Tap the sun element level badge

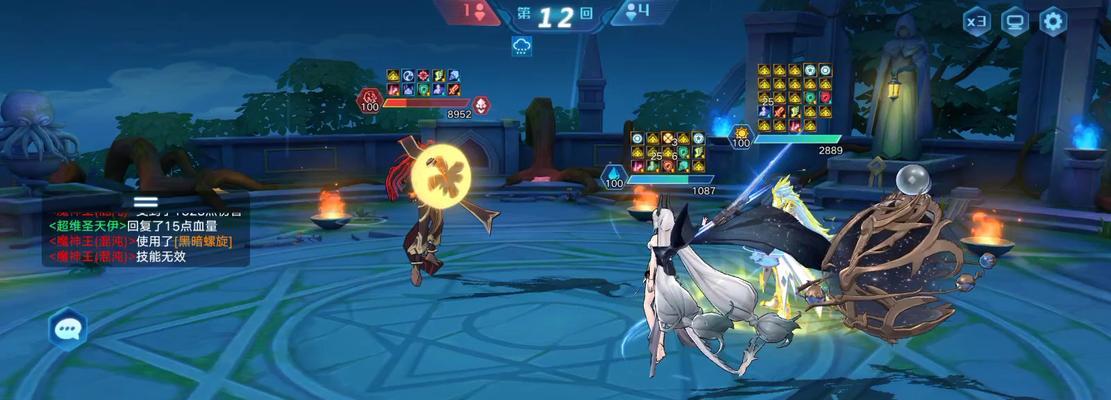click(x=741, y=135)
